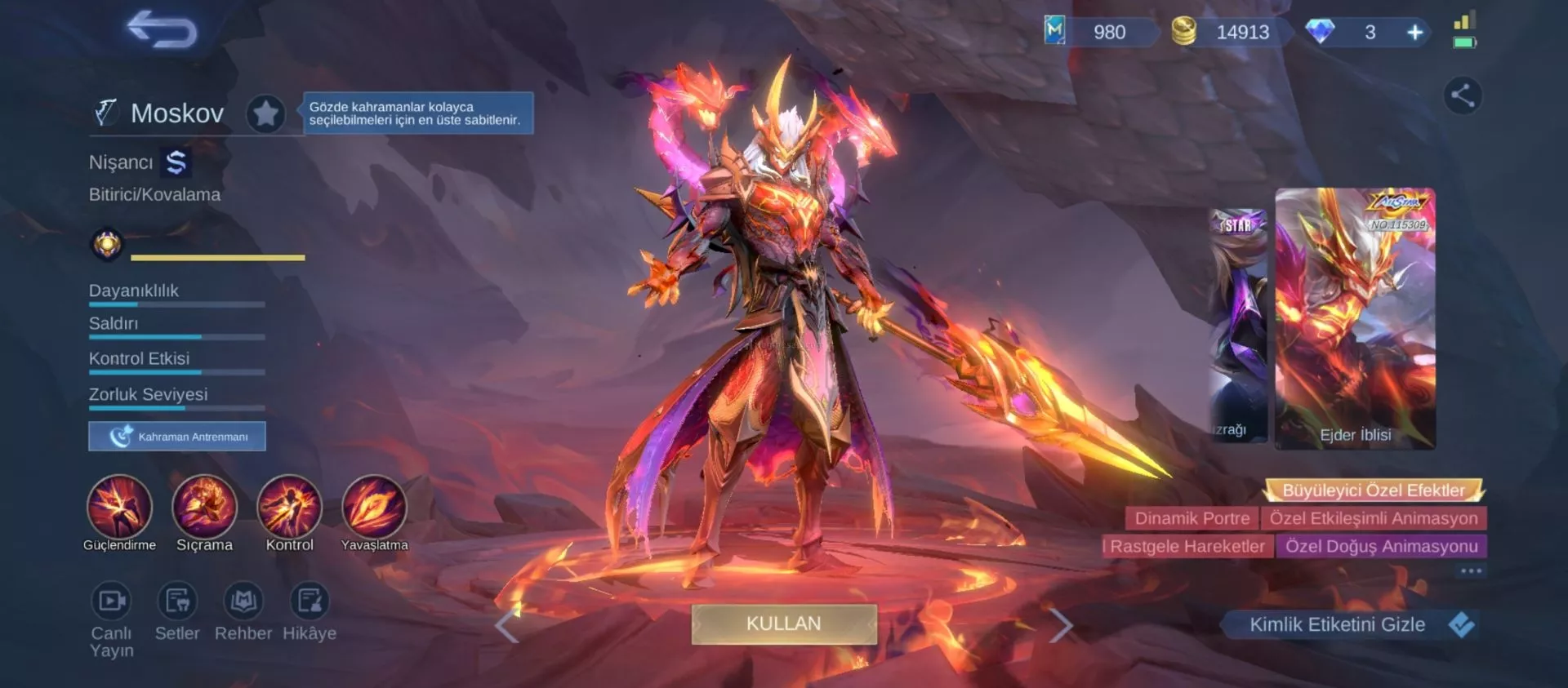This screenshot has width=1568, height=688.
Task: Expand skin features with three dots
Action: [1471, 571]
